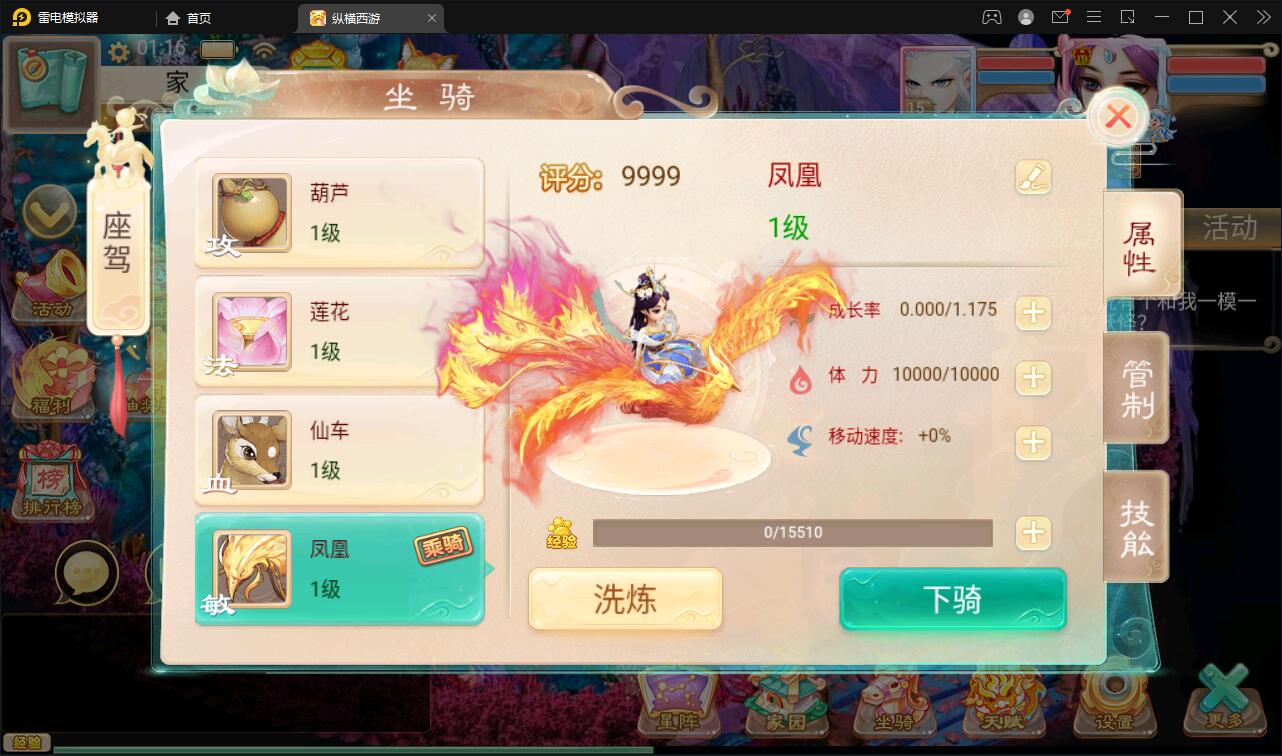This screenshot has width=1282, height=756.
Task: Click the 洗炼 refine button
Action: click(x=624, y=599)
